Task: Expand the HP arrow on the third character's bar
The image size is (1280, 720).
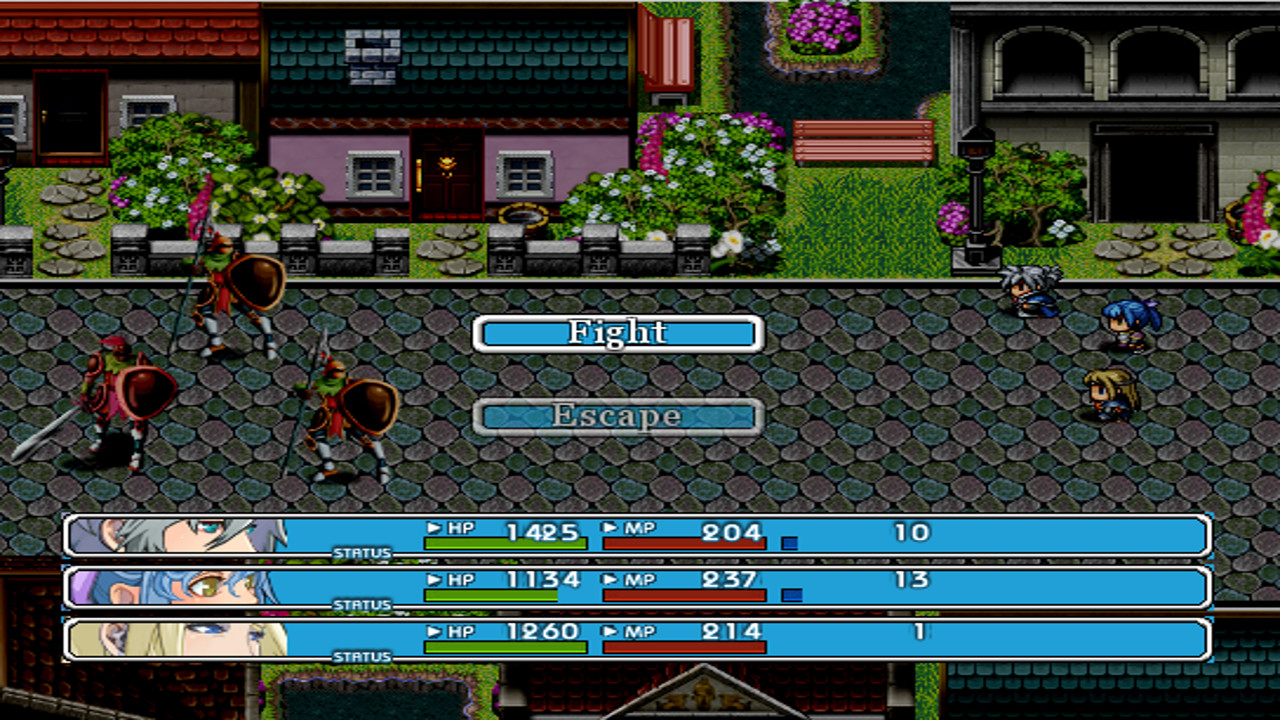Action: (434, 632)
